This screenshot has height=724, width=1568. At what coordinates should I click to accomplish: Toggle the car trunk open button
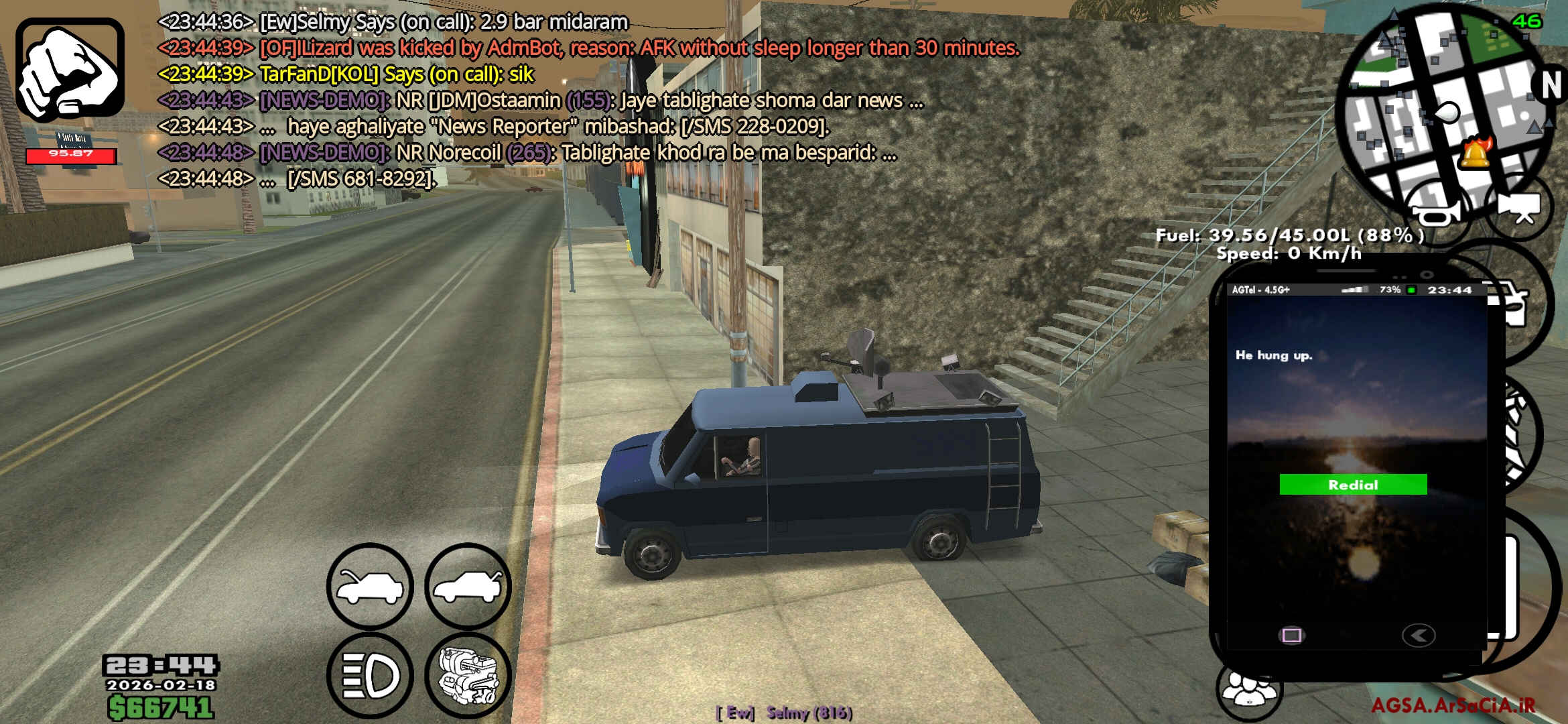(x=468, y=587)
